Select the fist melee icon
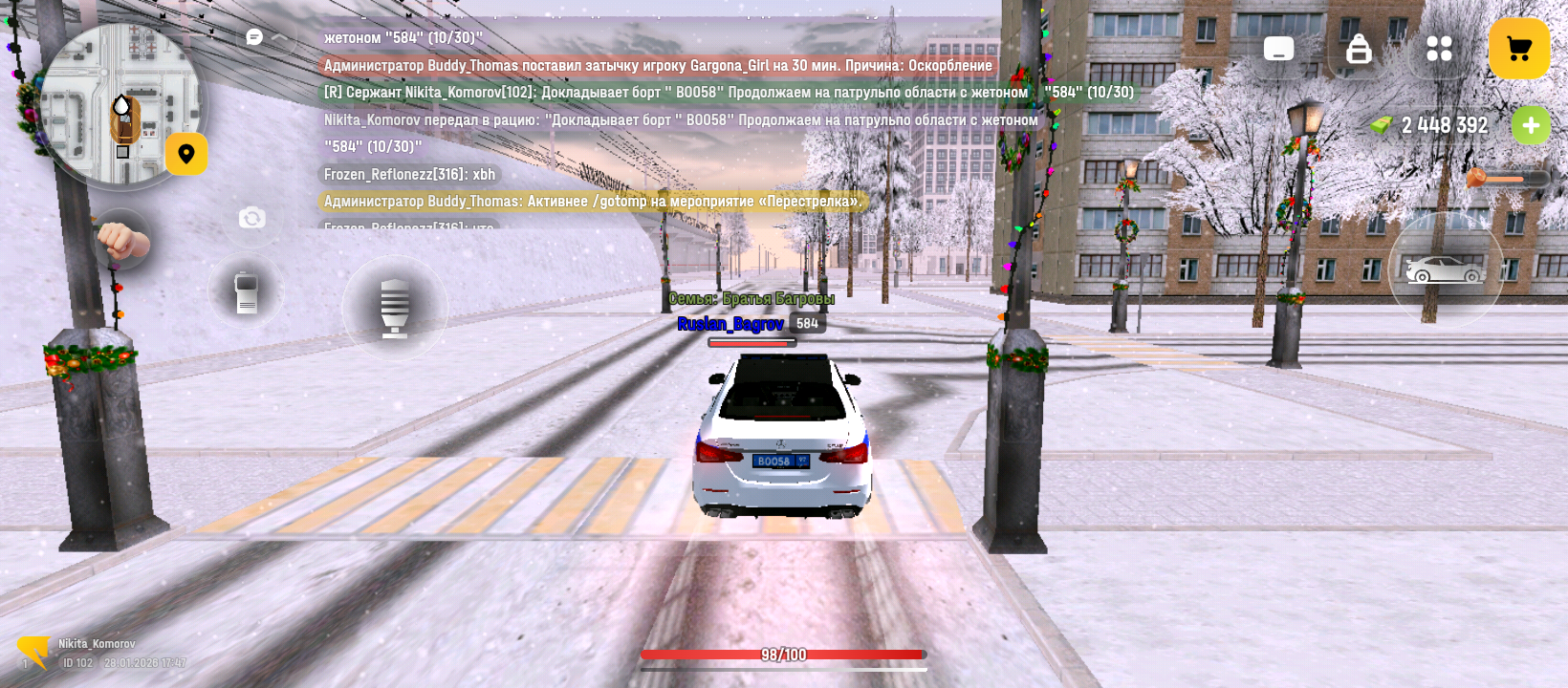This screenshot has width=1568, height=688. (122, 241)
